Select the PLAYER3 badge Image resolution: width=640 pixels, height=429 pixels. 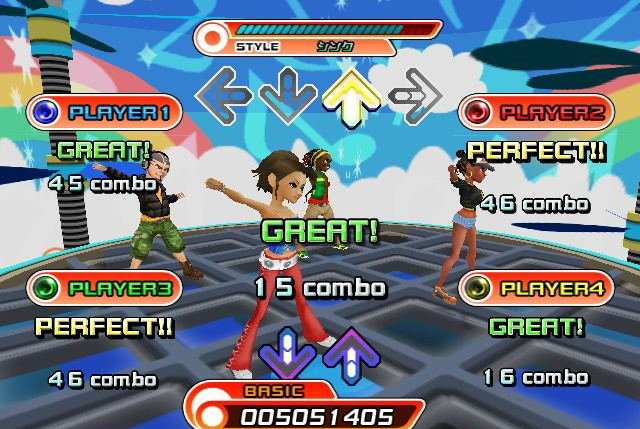[x=104, y=289]
